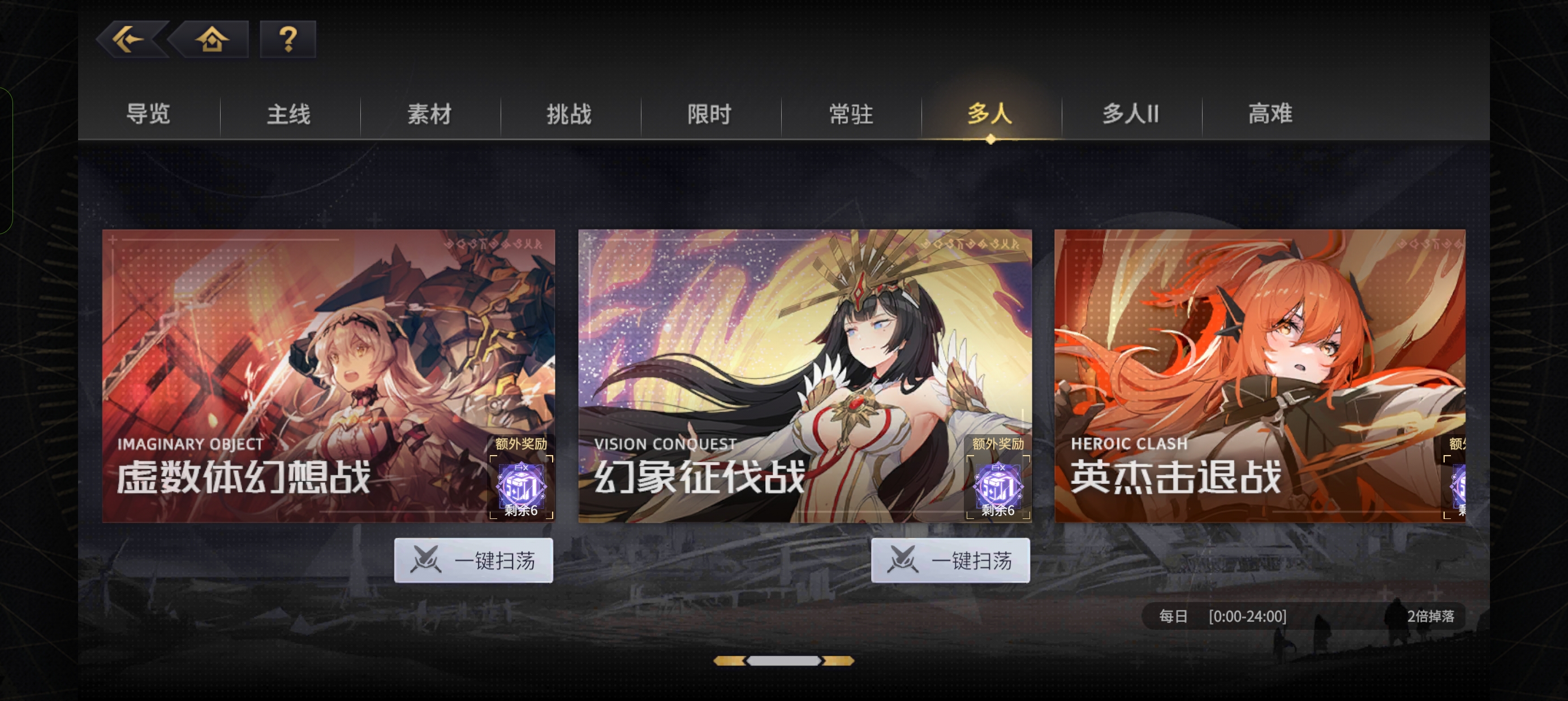Click the 额外奖励 label on 虚数体幻想战

[x=521, y=445]
